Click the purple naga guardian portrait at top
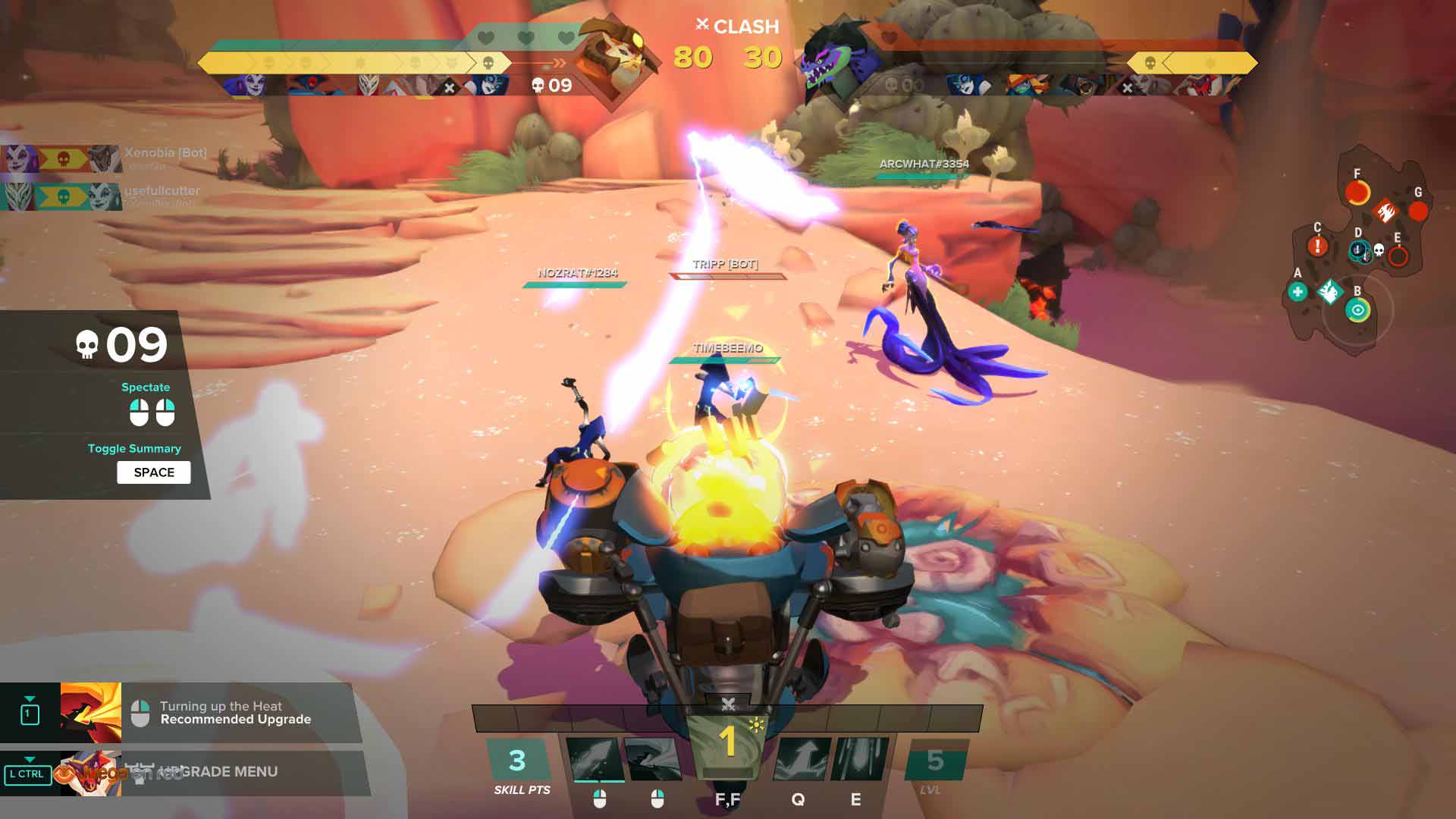The height and width of the screenshot is (819, 1456). click(x=833, y=57)
